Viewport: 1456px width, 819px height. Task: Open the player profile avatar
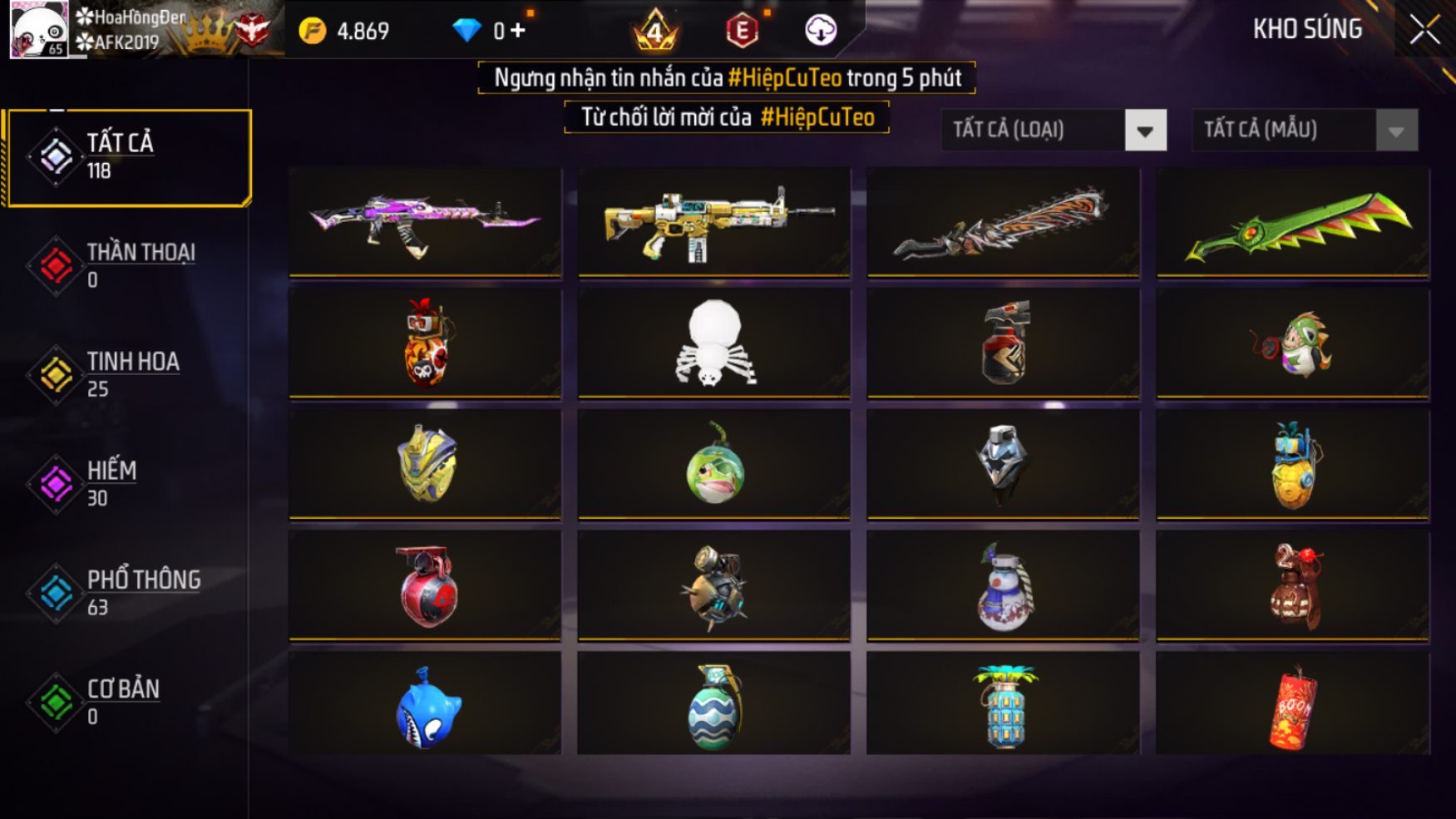(x=38, y=30)
